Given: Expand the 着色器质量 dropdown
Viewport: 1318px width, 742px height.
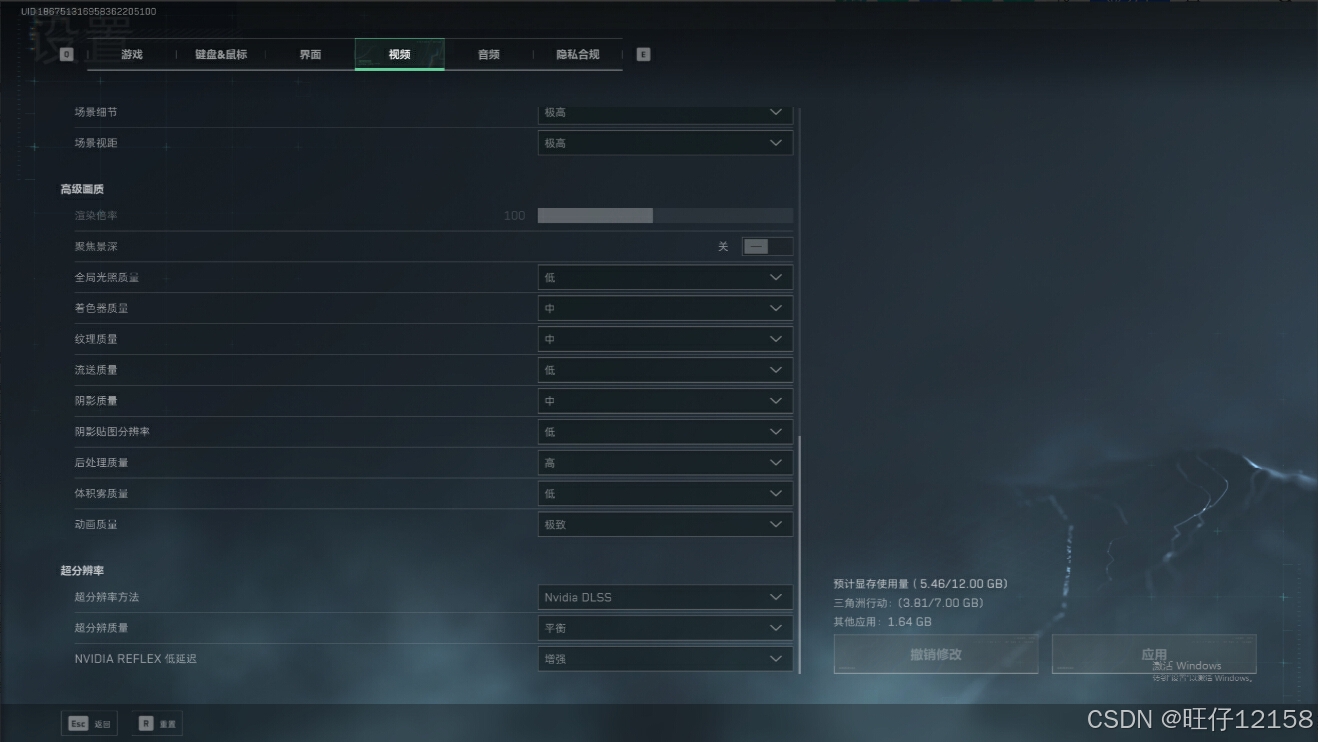Looking at the screenshot, I should click(665, 309).
